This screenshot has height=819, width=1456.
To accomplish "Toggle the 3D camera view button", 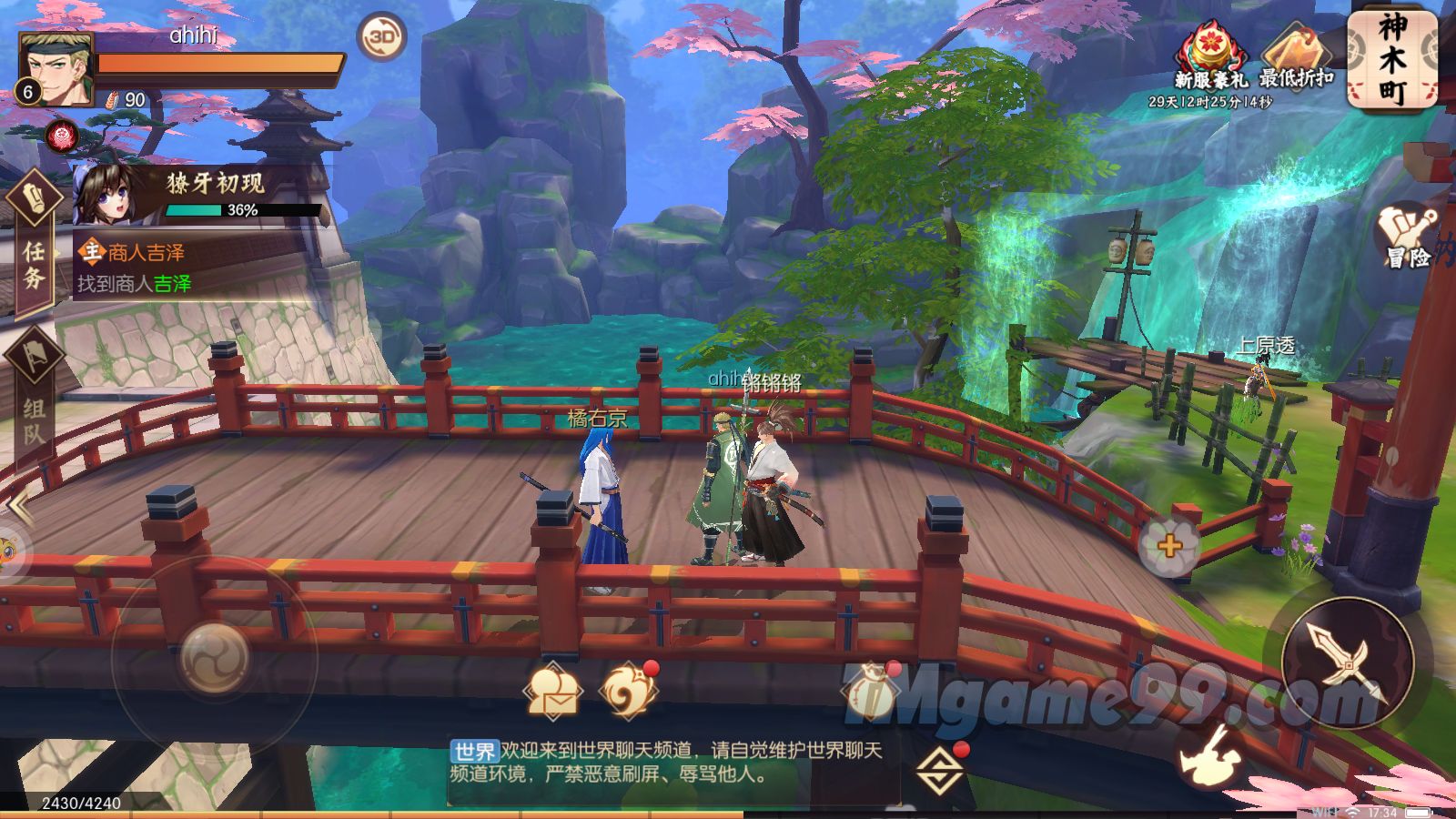I will [x=381, y=37].
